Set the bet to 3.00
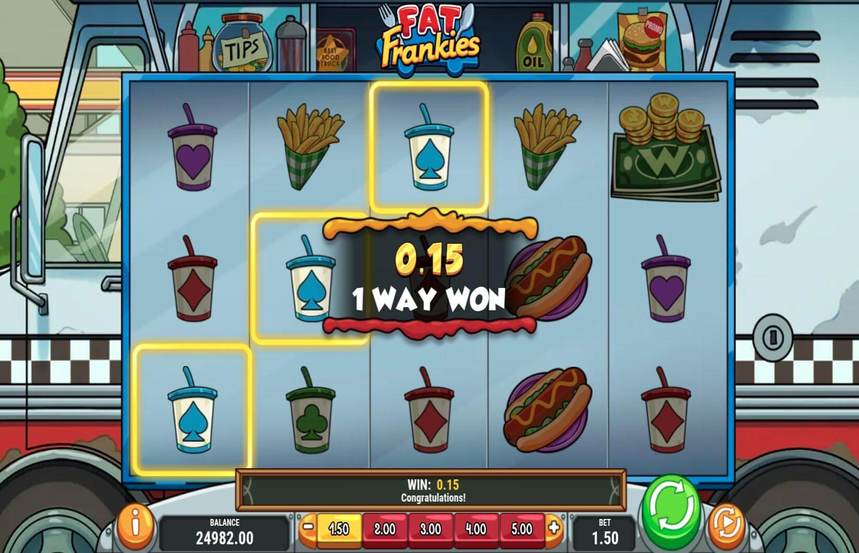This screenshot has height=553, width=859. coord(430,527)
